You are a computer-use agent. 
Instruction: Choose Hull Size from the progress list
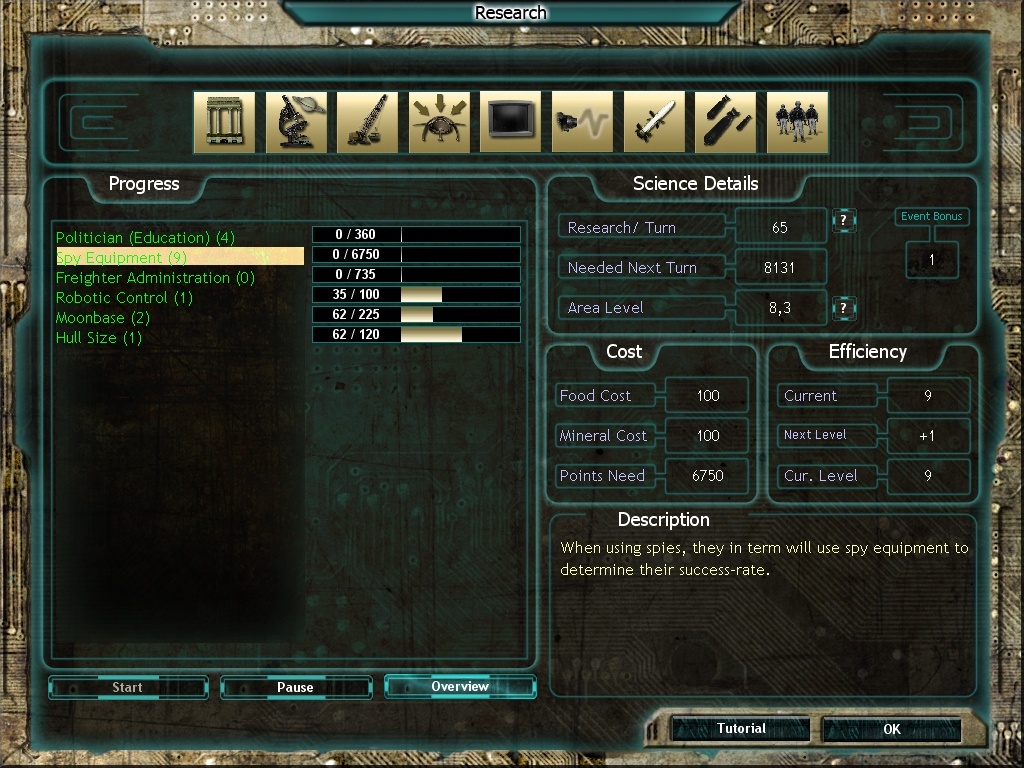pos(99,338)
